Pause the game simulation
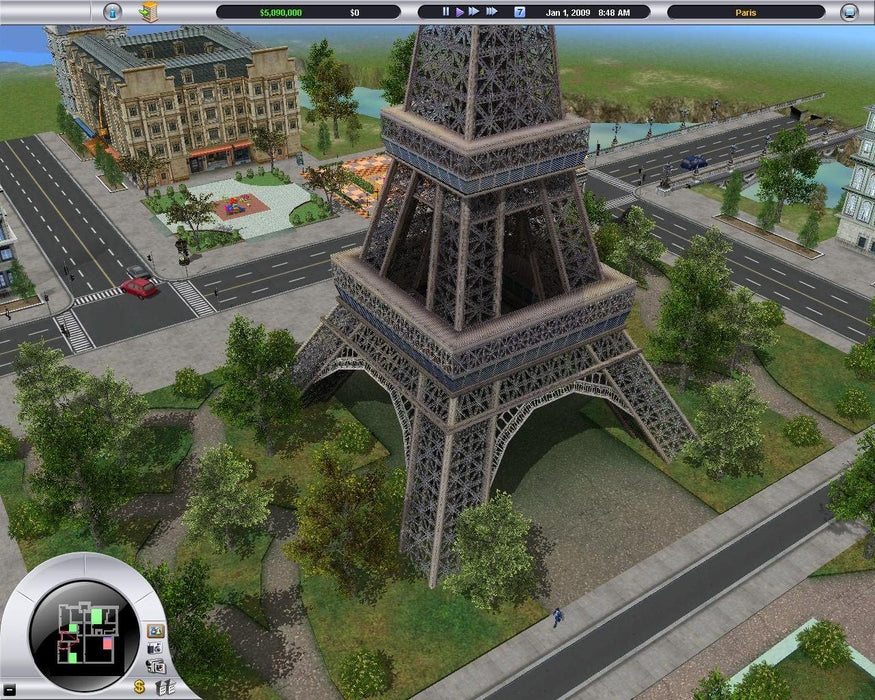The width and height of the screenshot is (875, 700). click(447, 12)
